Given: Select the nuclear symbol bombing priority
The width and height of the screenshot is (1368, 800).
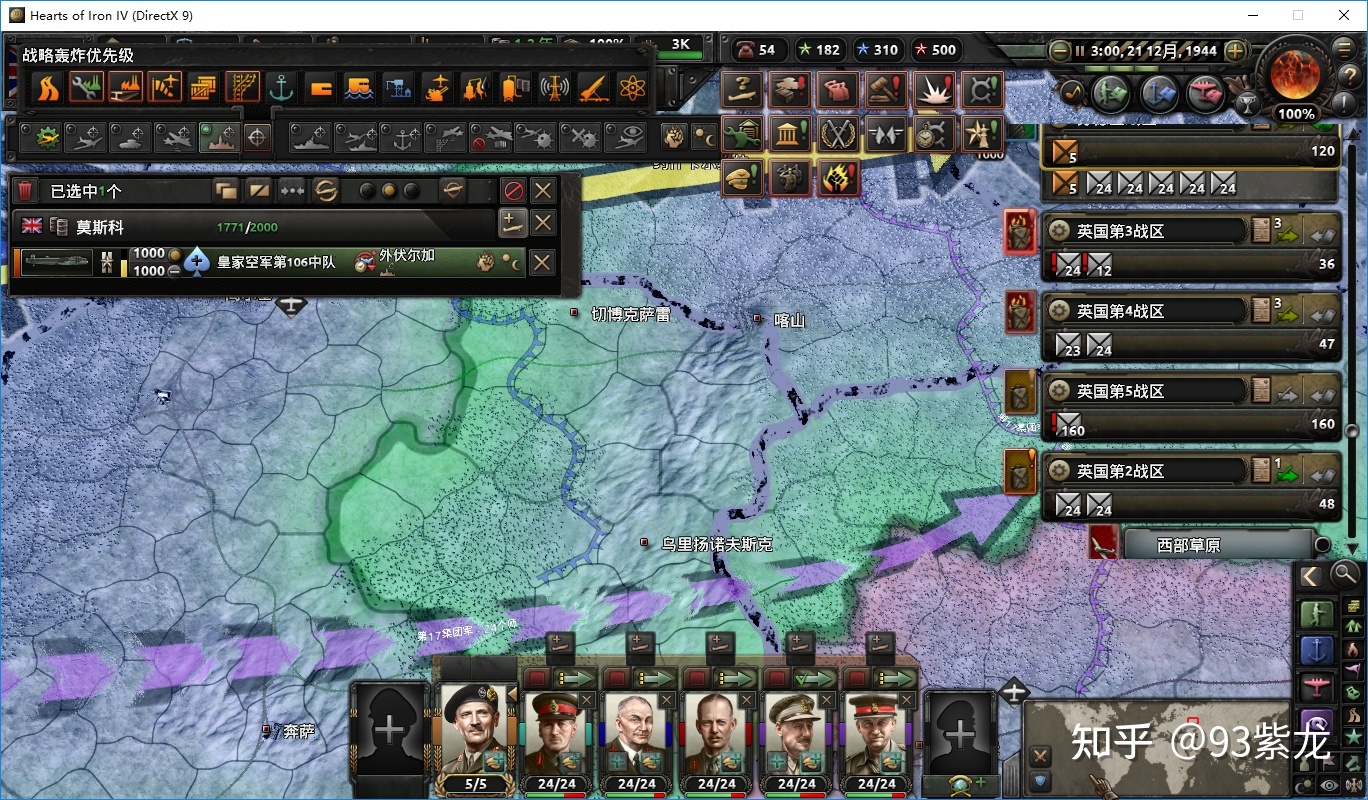Looking at the screenshot, I should click(631, 88).
